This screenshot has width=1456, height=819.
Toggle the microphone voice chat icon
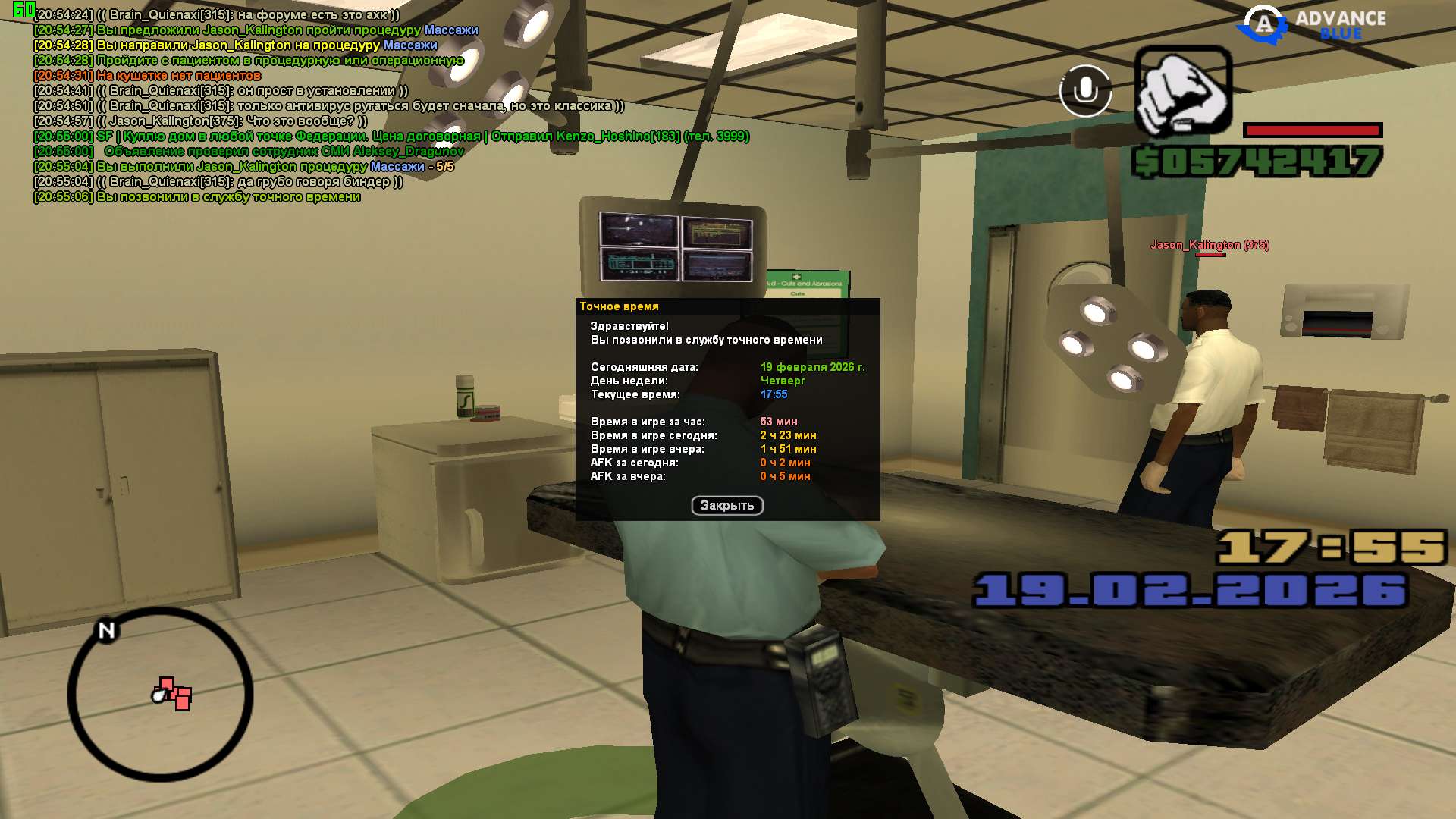[1085, 91]
